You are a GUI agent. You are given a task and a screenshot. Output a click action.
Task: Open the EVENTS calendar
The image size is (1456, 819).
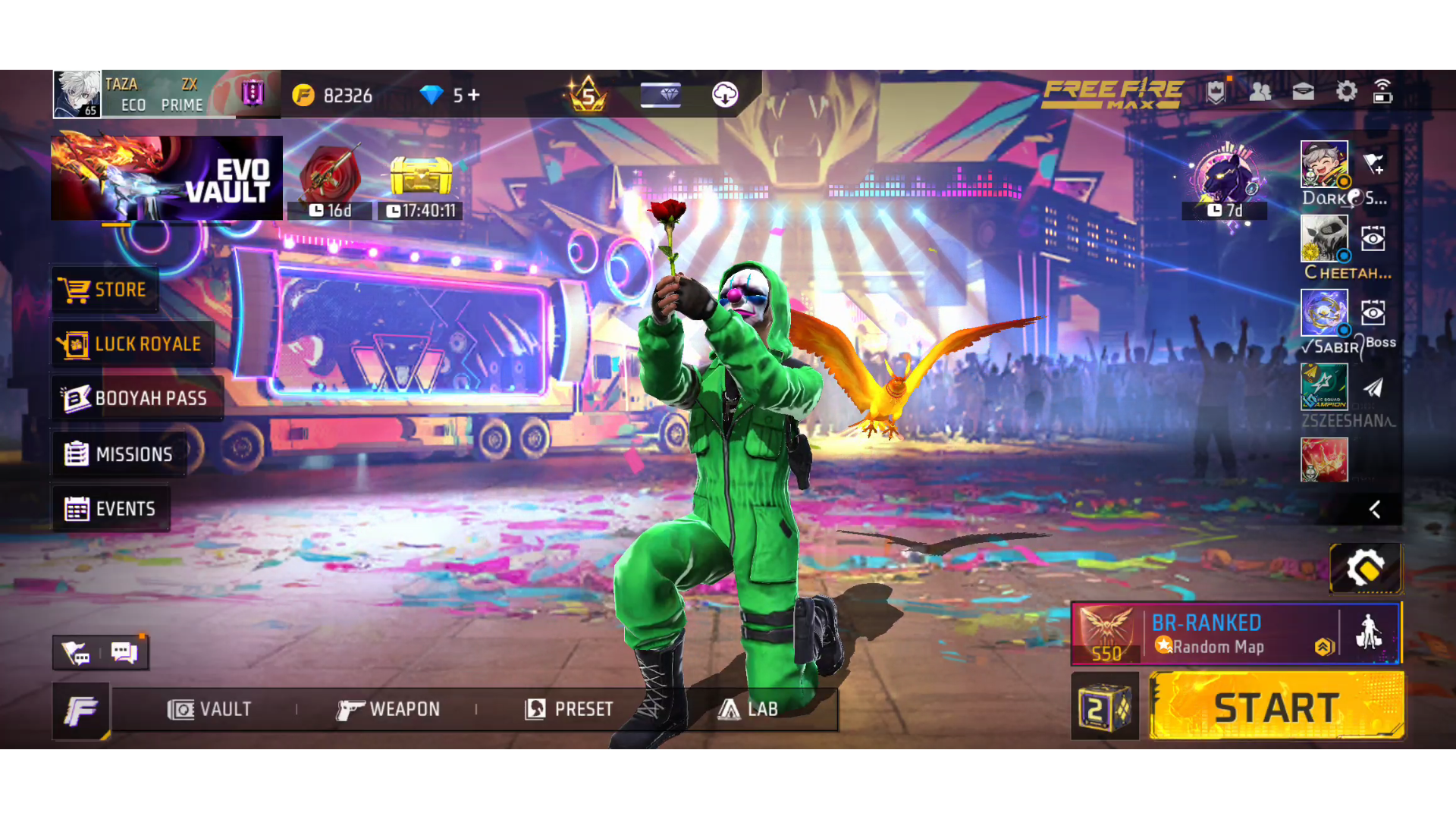[x=111, y=509]
